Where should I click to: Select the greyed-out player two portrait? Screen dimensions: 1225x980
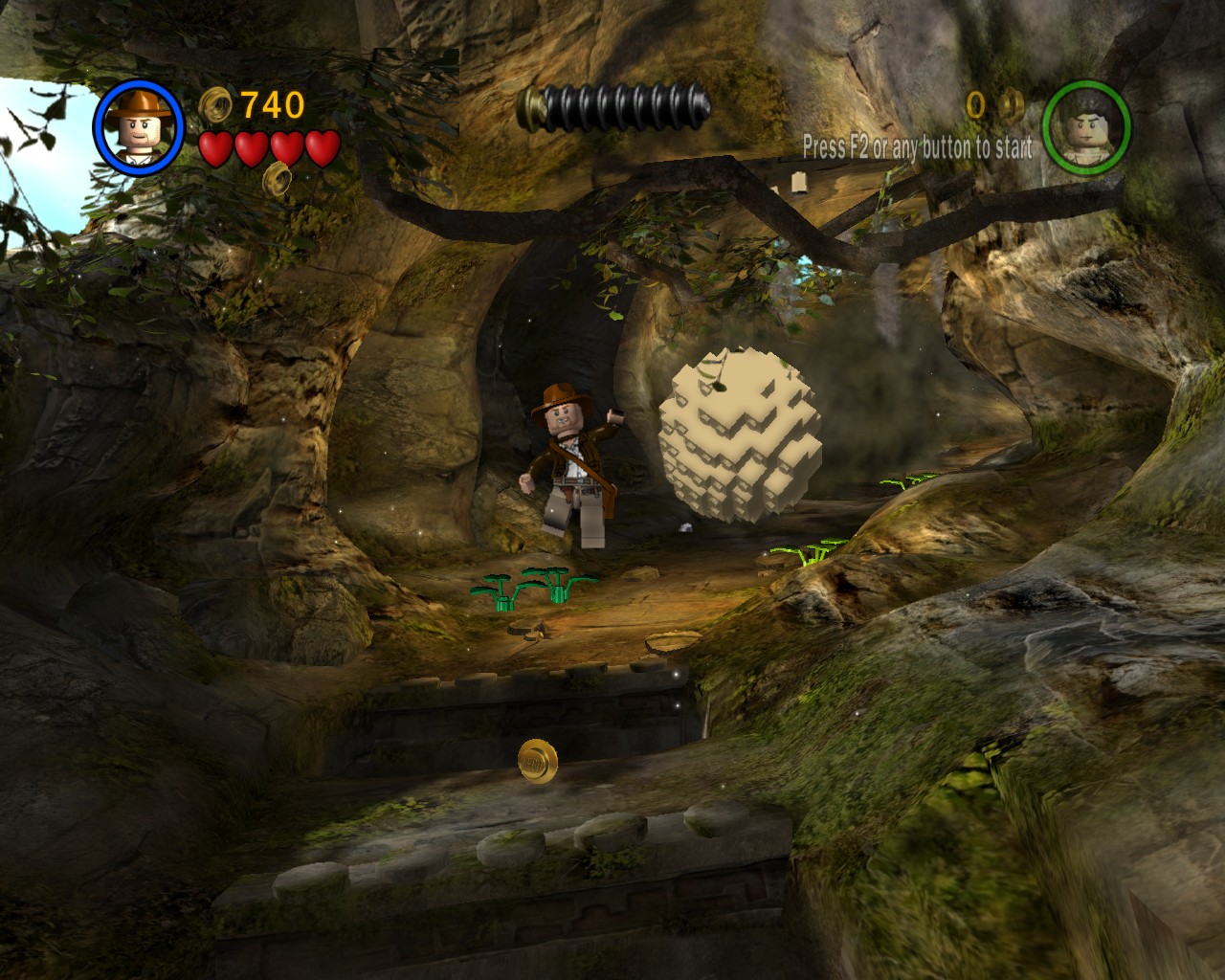point(1086,126)
